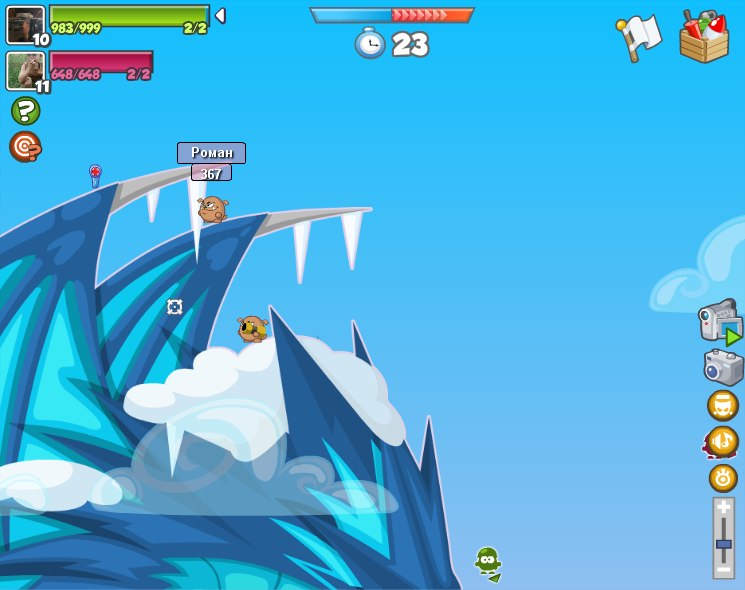
Task: Collapse the team bars with white arrow
Action: [220, 16]
